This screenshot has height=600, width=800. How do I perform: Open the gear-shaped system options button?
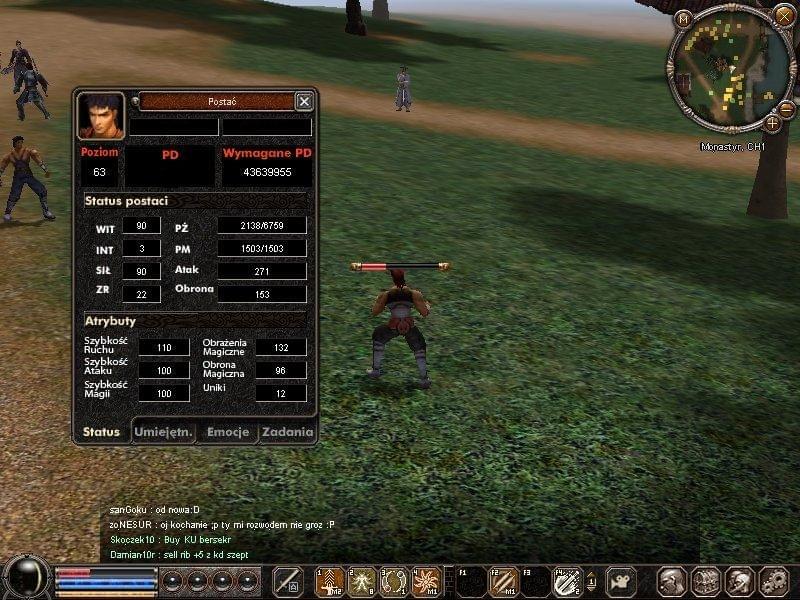point(773,581)
